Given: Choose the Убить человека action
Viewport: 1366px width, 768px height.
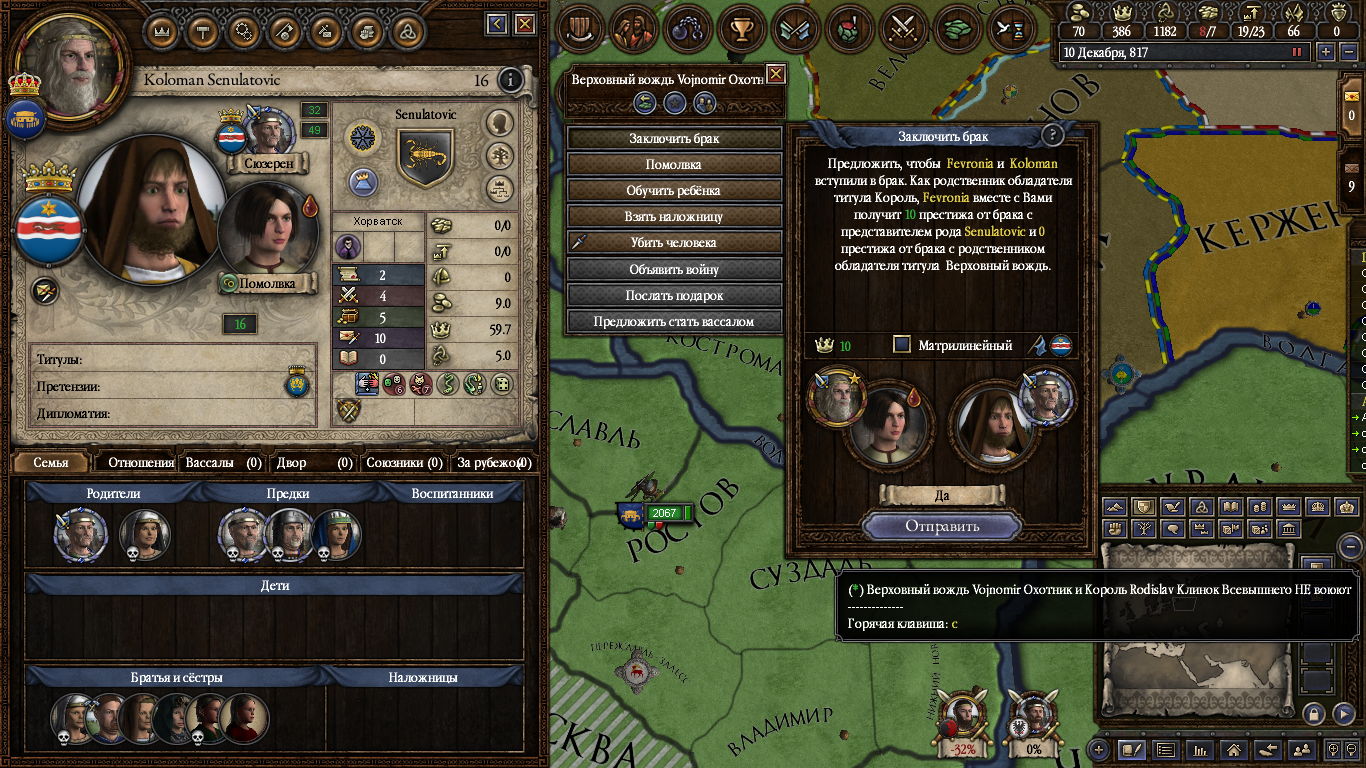Looking at the screenshot, I should point(674,242).
